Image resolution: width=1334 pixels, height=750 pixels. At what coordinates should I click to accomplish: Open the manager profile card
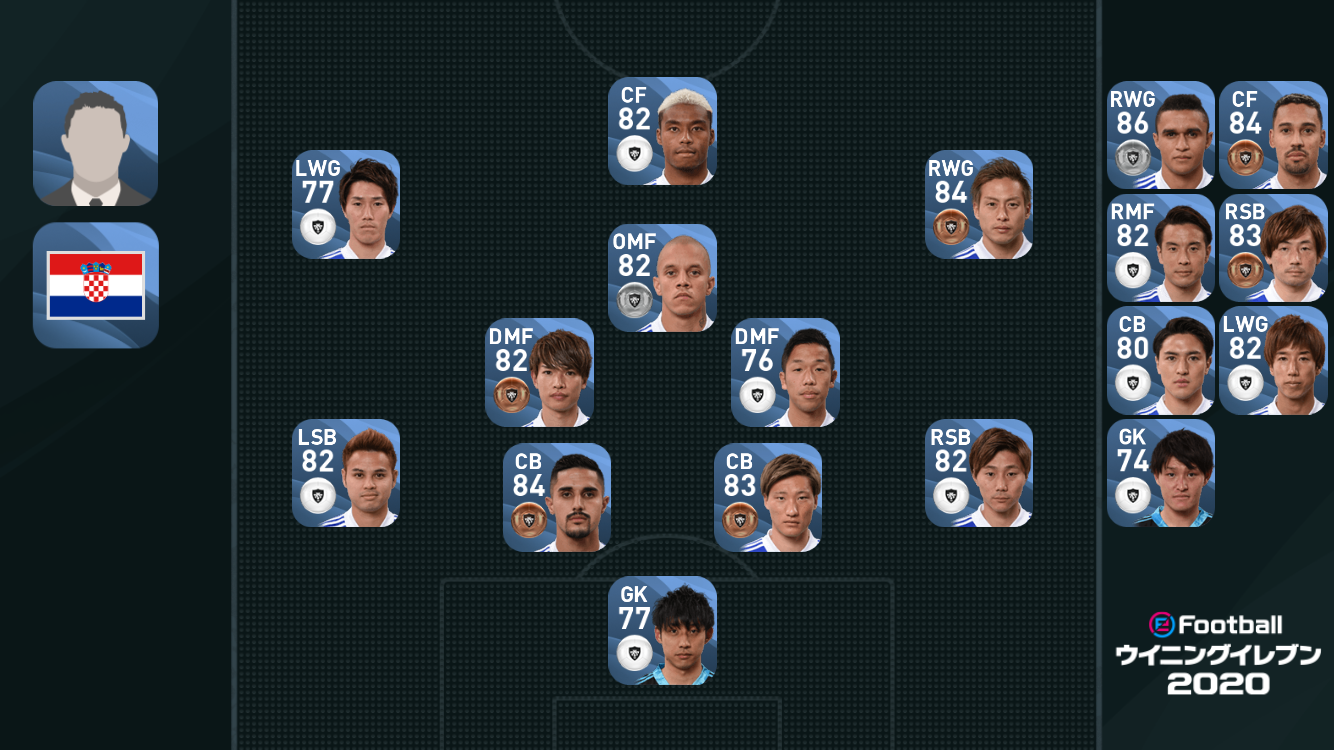tap(96, 143)
